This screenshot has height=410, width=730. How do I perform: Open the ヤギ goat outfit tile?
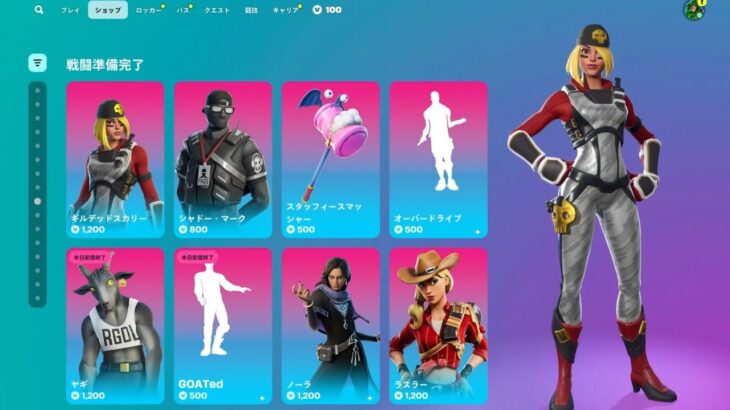pos(115,325)
